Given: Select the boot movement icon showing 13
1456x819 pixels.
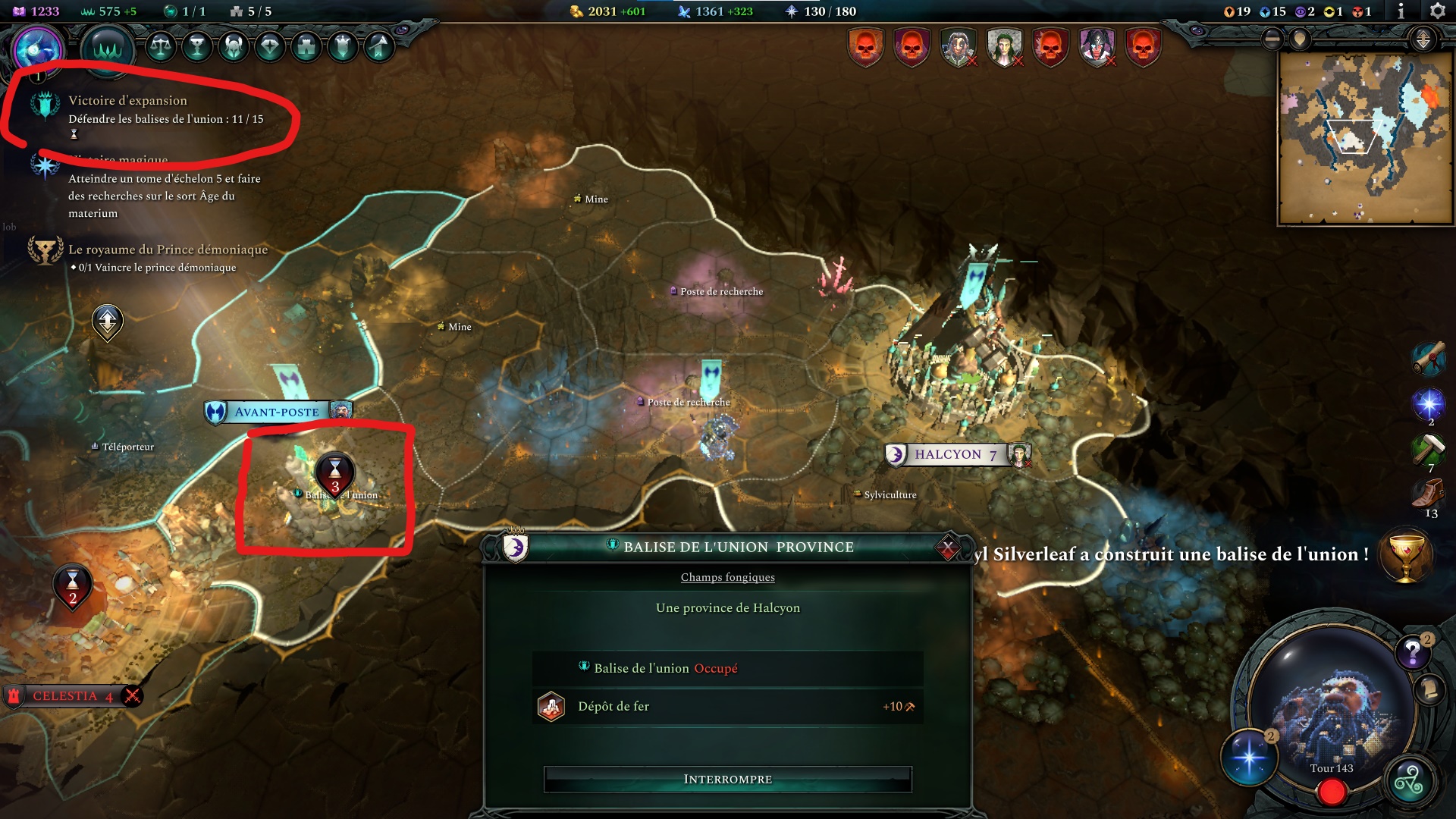Looking at the screenshot, I should tap(1429, 491).
